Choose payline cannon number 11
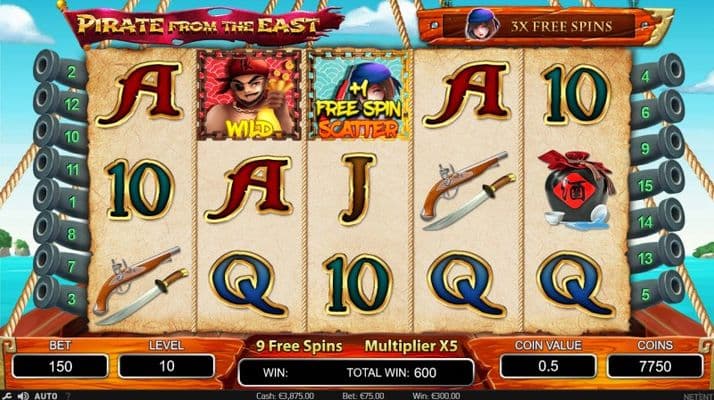This screenshot has width=714, height=400. pyautogui.click(x=62, y=167)
